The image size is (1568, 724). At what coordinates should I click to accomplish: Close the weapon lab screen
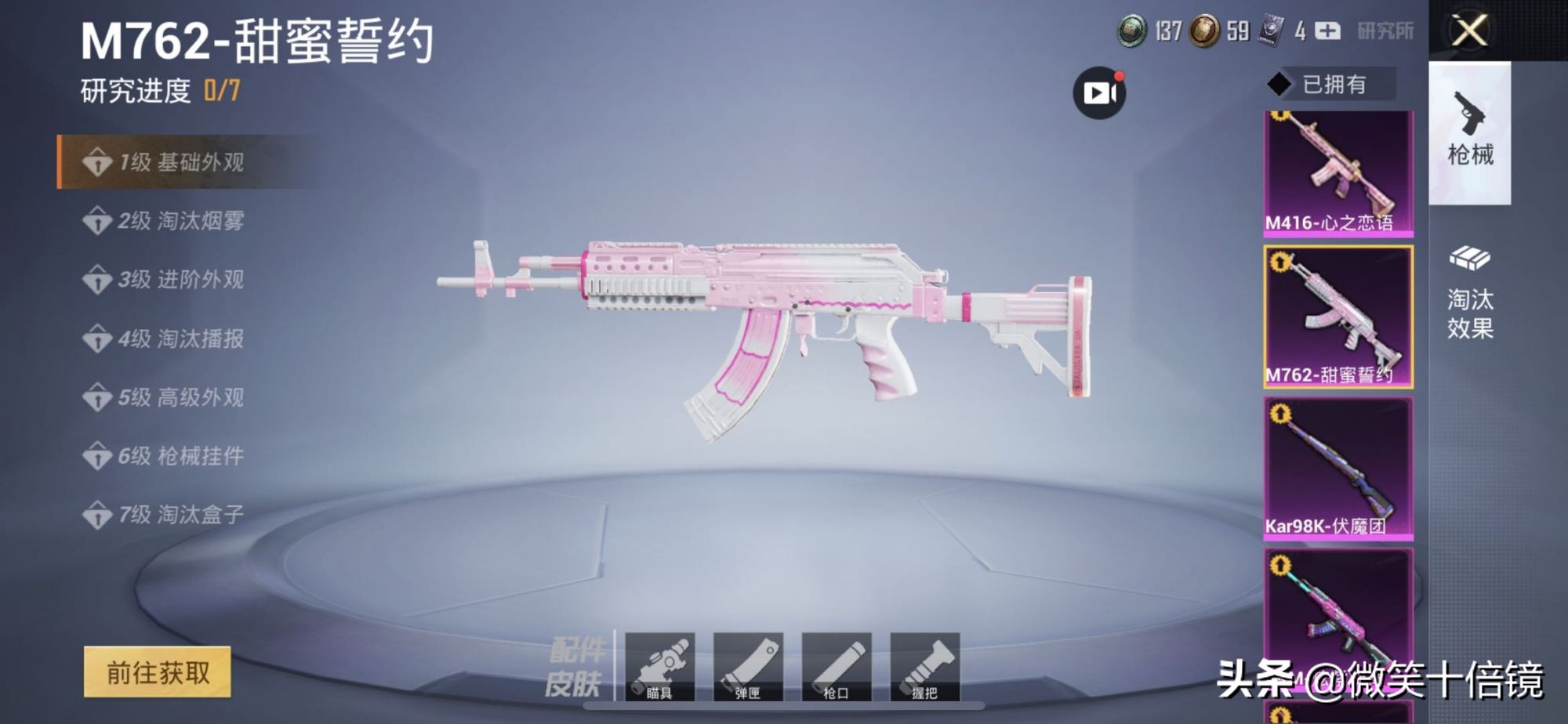click(1469, 31)
